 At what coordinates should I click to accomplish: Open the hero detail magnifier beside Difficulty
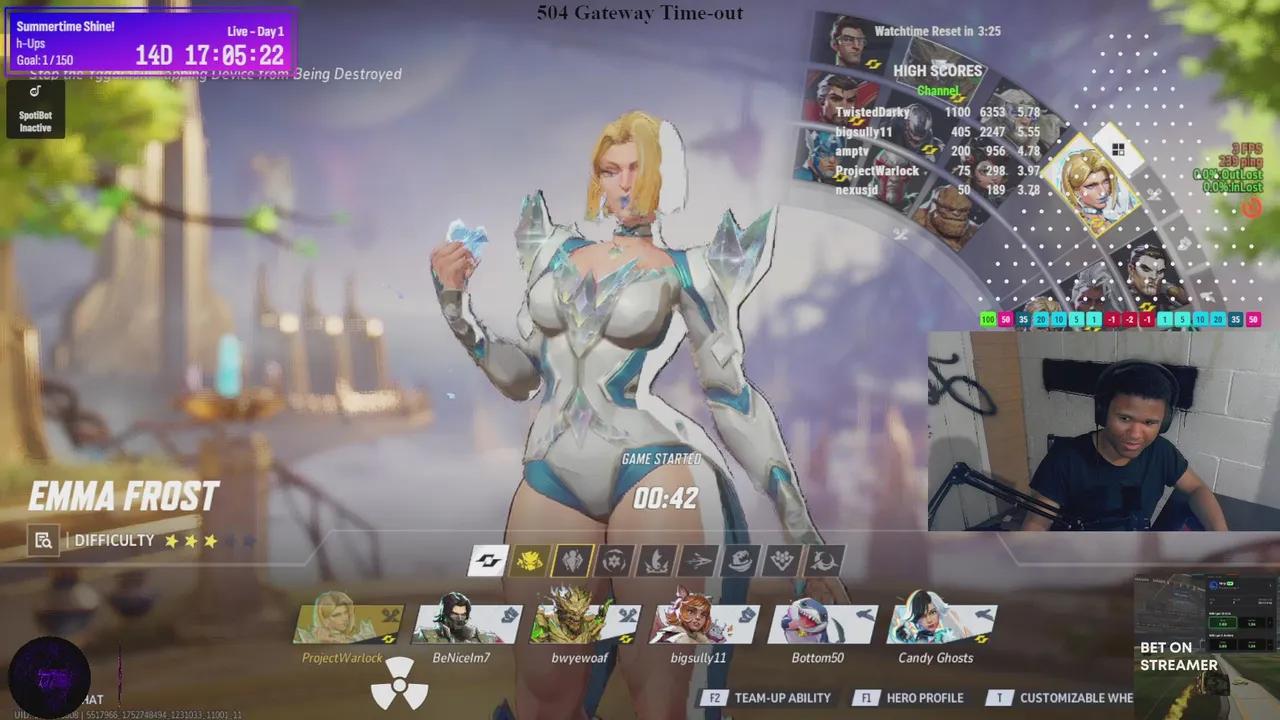44,540
